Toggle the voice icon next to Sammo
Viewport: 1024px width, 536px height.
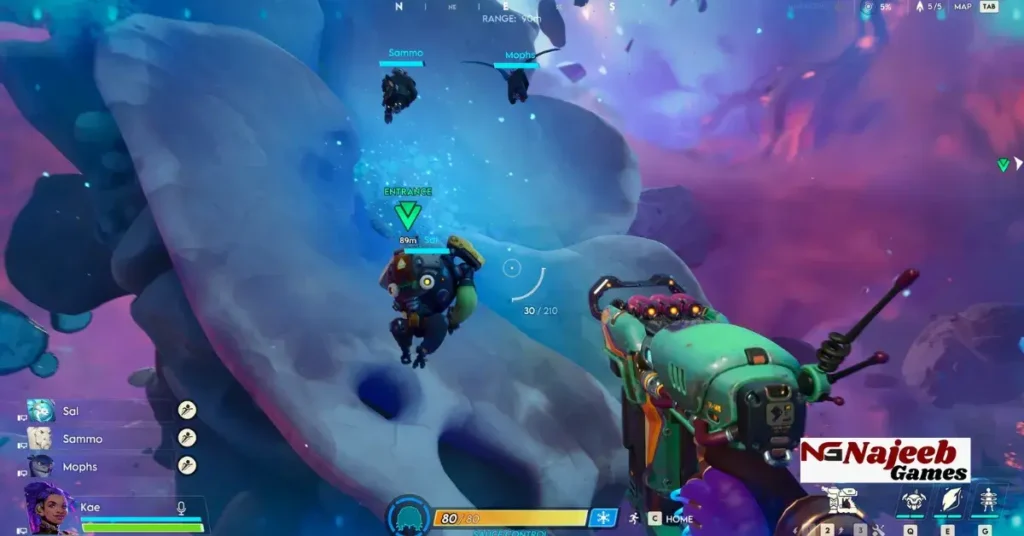[186, 437]
